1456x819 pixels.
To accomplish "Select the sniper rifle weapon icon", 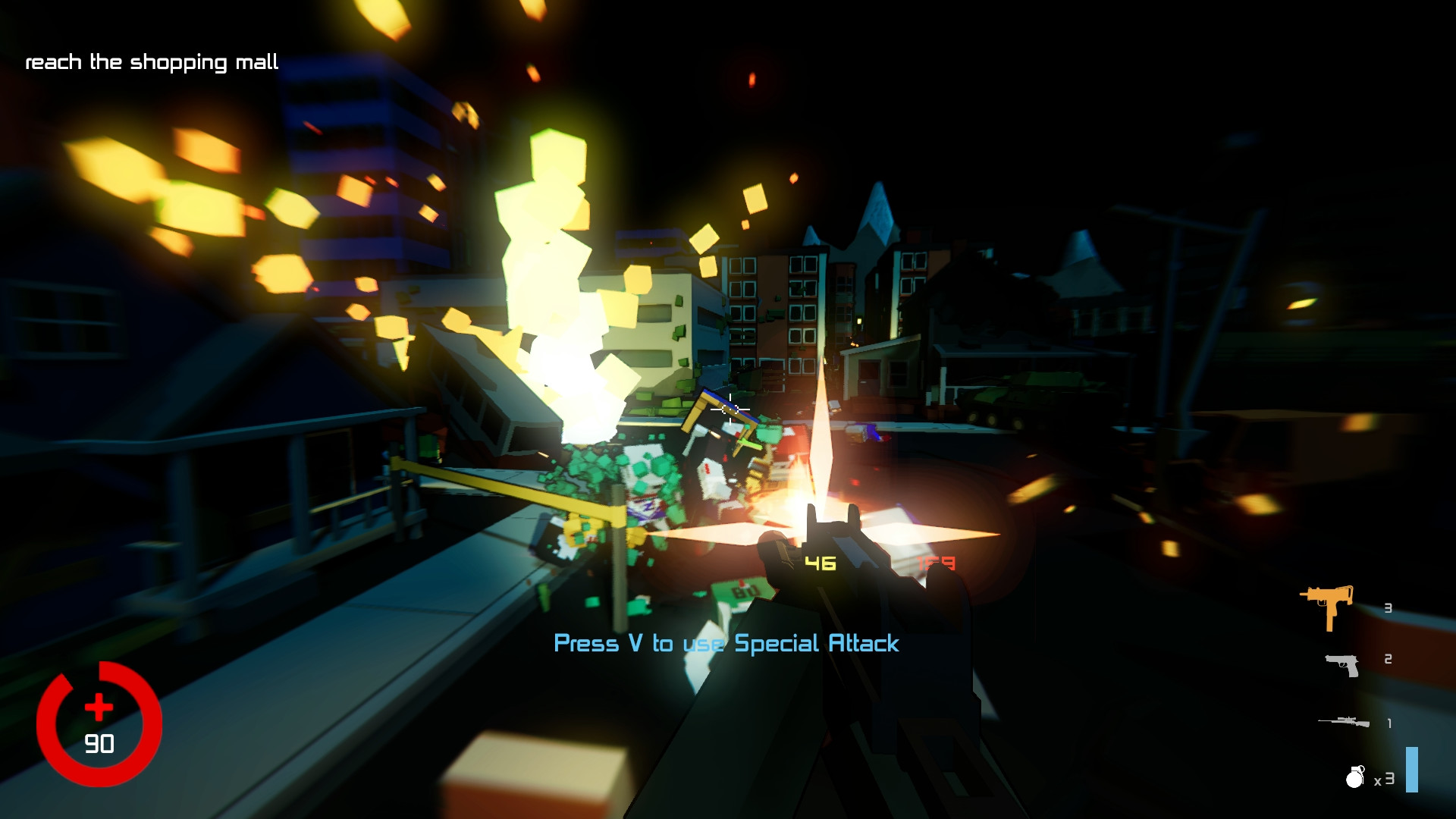I will point(1346,720).
